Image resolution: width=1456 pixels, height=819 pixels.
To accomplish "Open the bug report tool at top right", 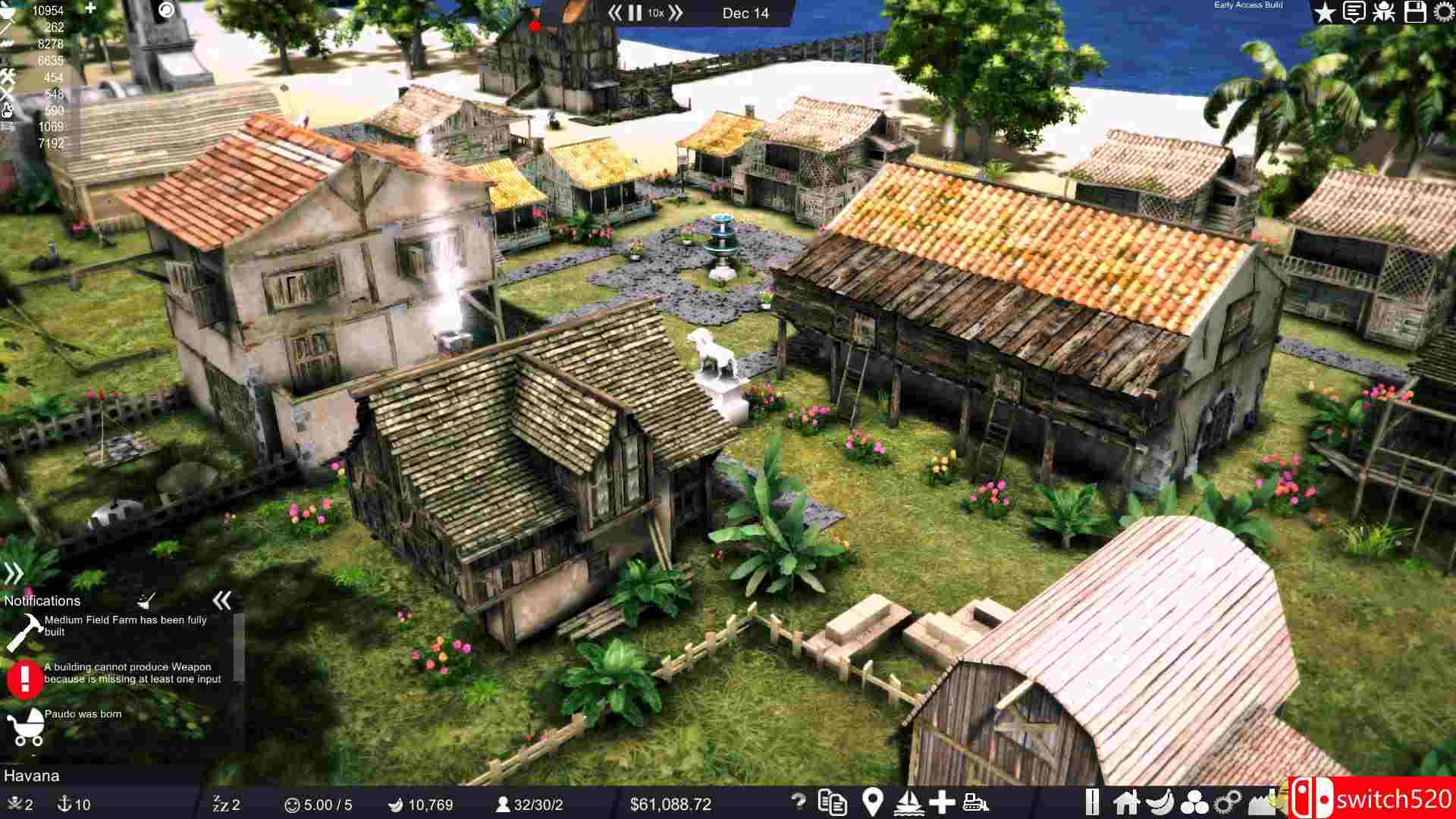I will click(x=1385, y=13).
